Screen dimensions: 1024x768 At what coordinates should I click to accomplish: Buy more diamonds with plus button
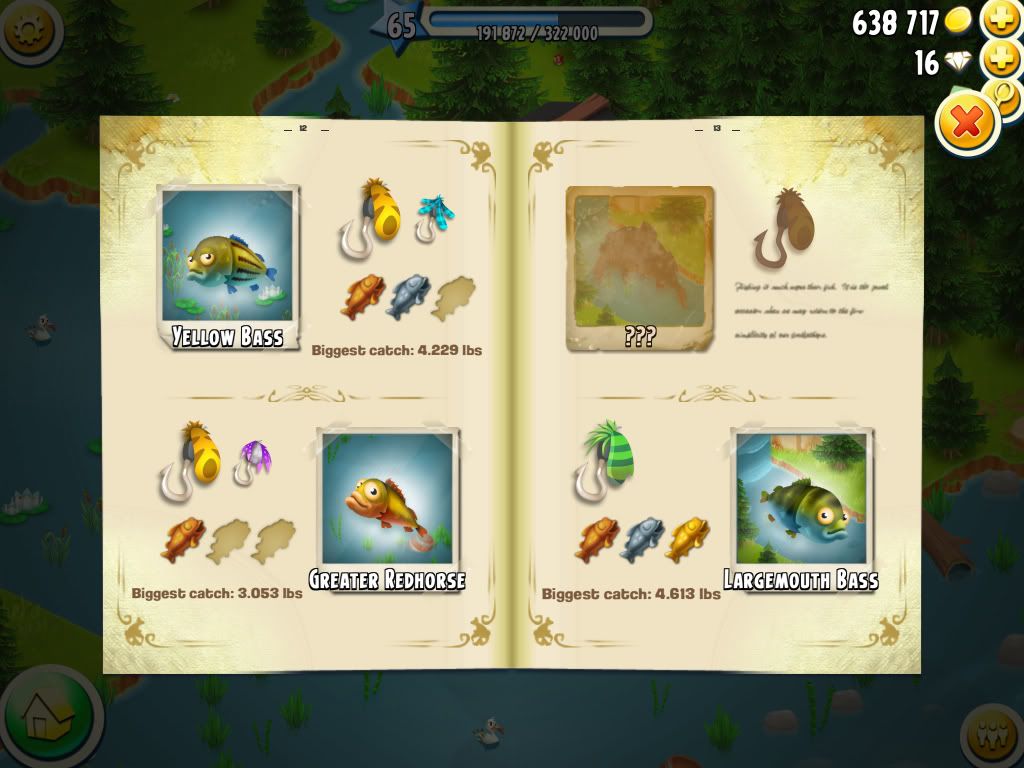point(1001,60)
